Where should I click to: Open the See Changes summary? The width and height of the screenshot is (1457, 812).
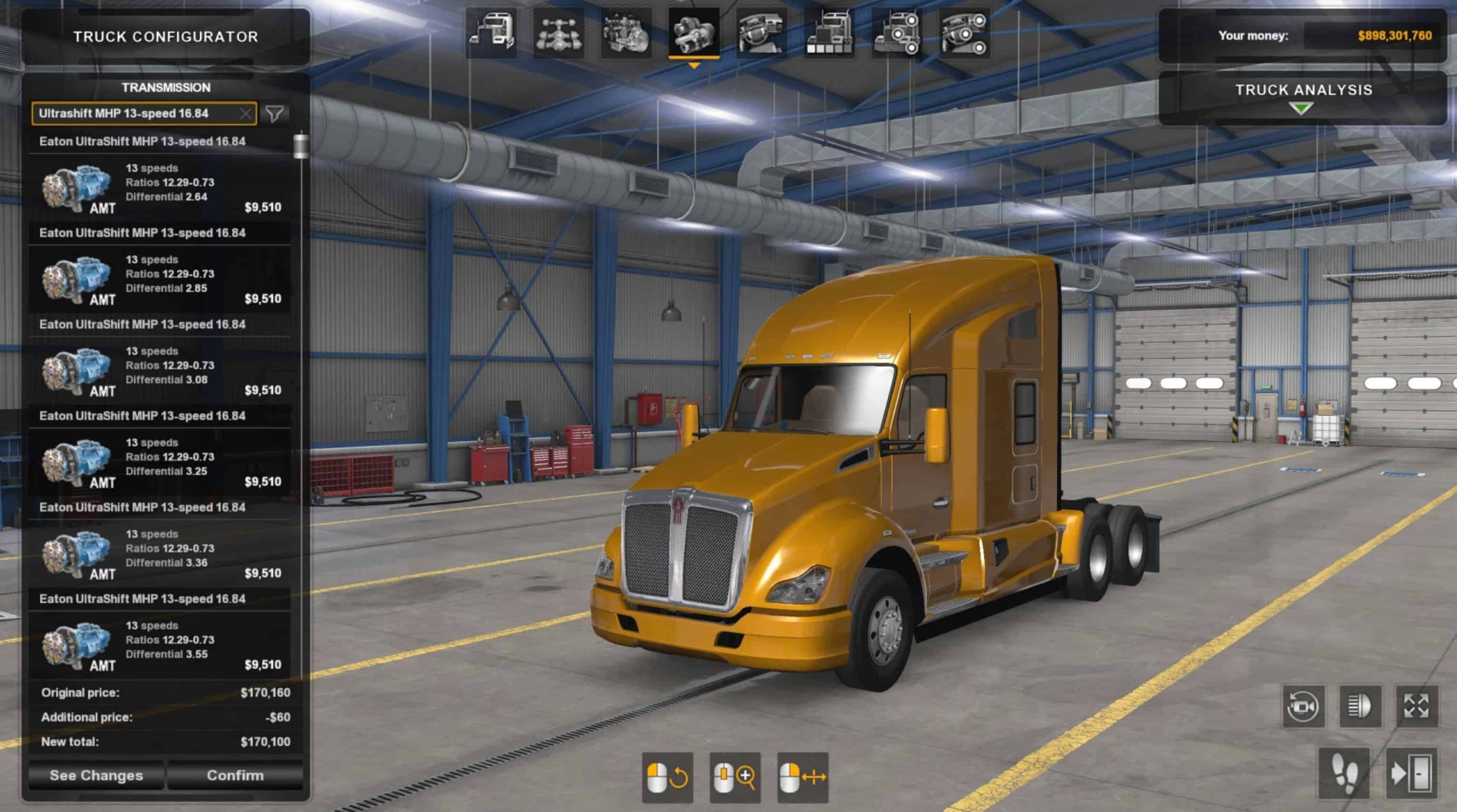[96, 775]
